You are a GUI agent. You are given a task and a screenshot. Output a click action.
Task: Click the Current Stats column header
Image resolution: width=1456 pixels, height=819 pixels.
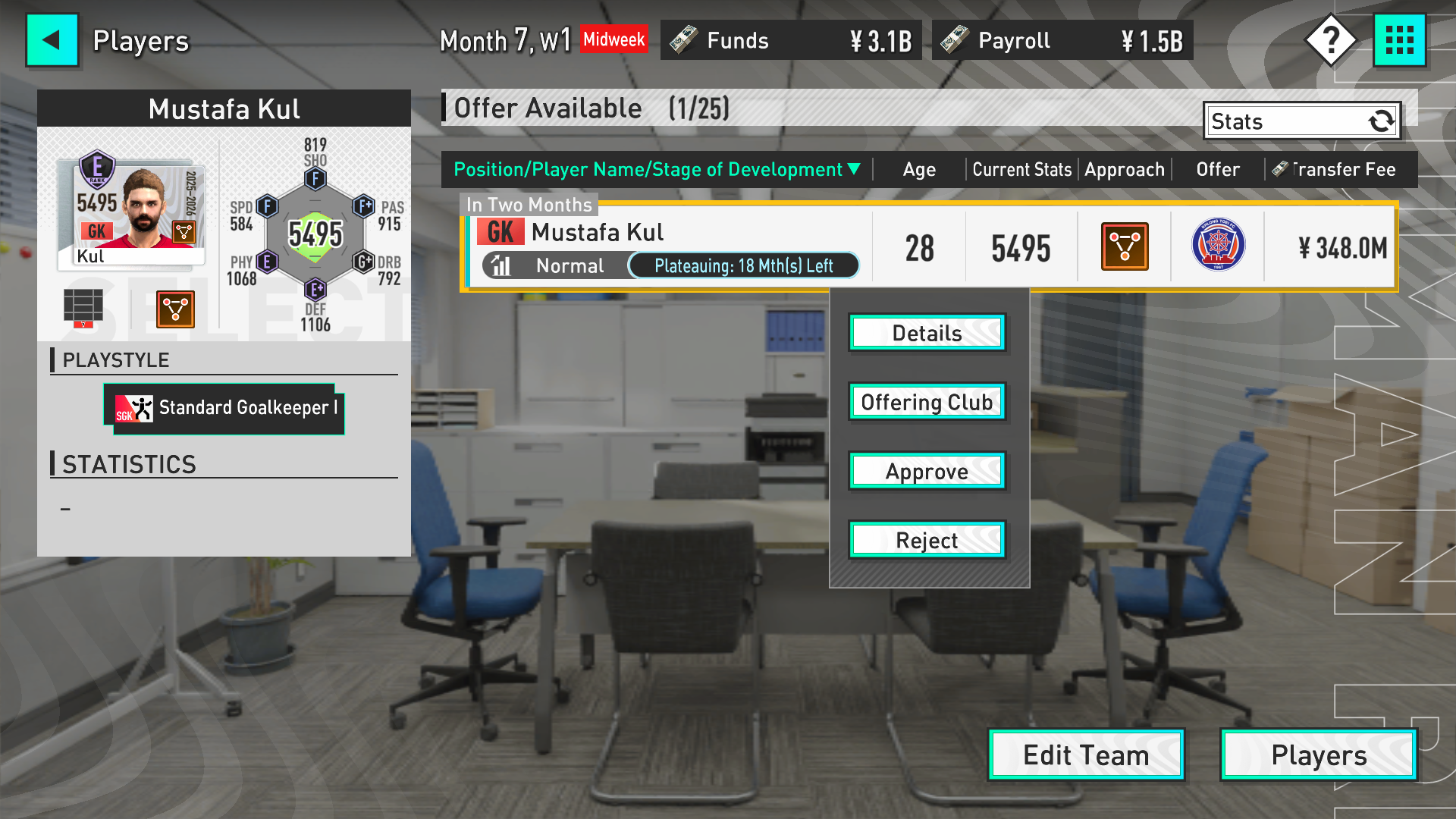[1021, 169]
